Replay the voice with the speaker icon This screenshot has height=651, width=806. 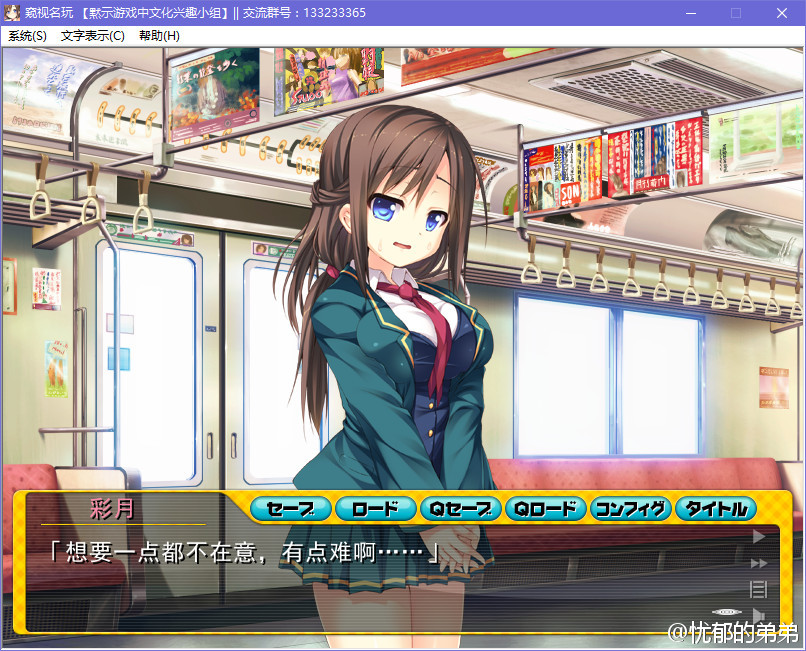click(x=758, y=614)
